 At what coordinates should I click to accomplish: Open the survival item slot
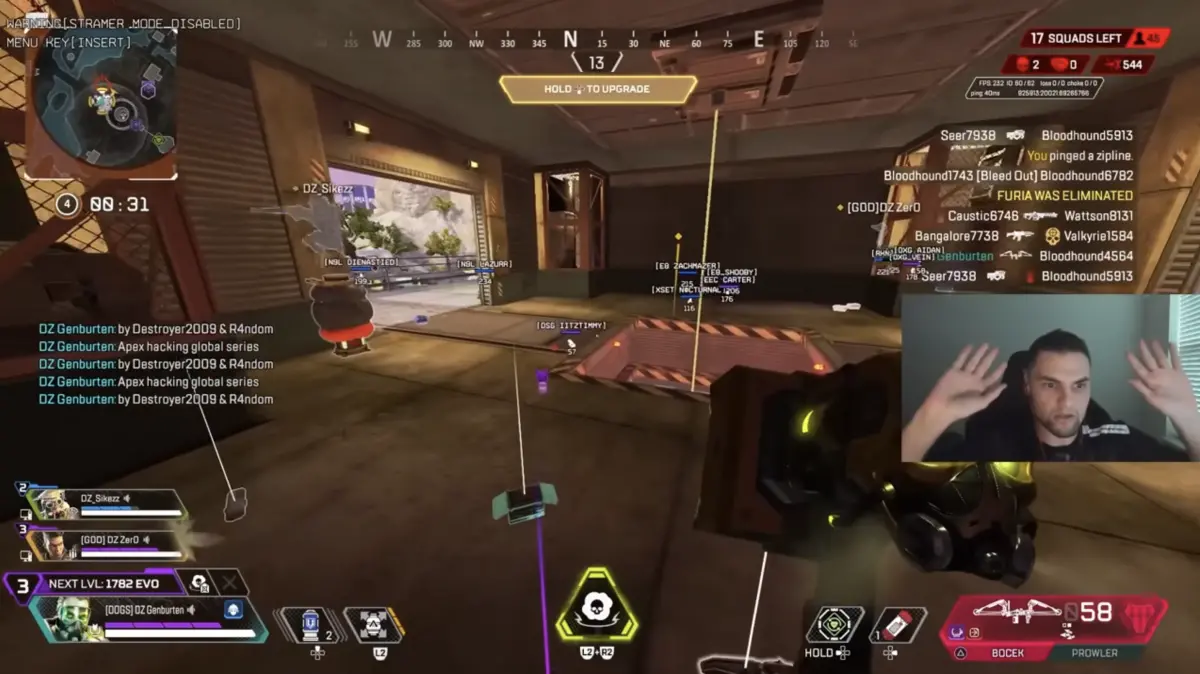834,624
